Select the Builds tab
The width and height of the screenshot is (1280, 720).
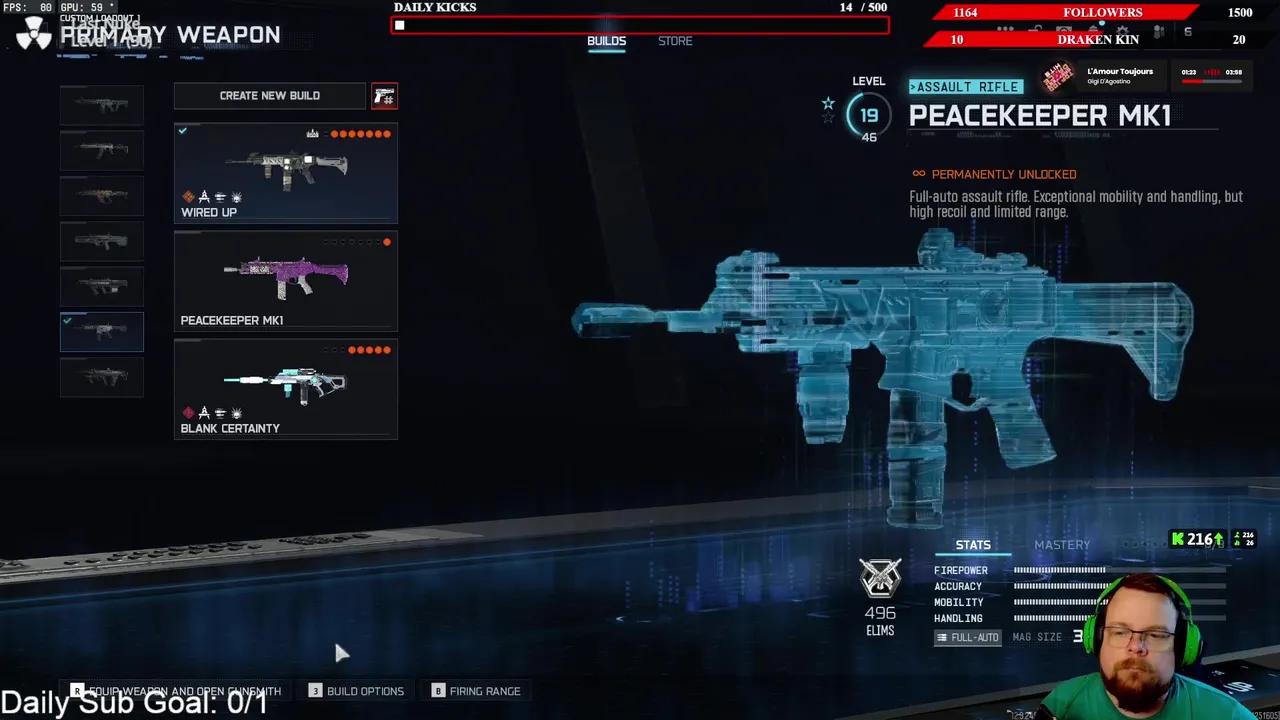pos(606,41)
